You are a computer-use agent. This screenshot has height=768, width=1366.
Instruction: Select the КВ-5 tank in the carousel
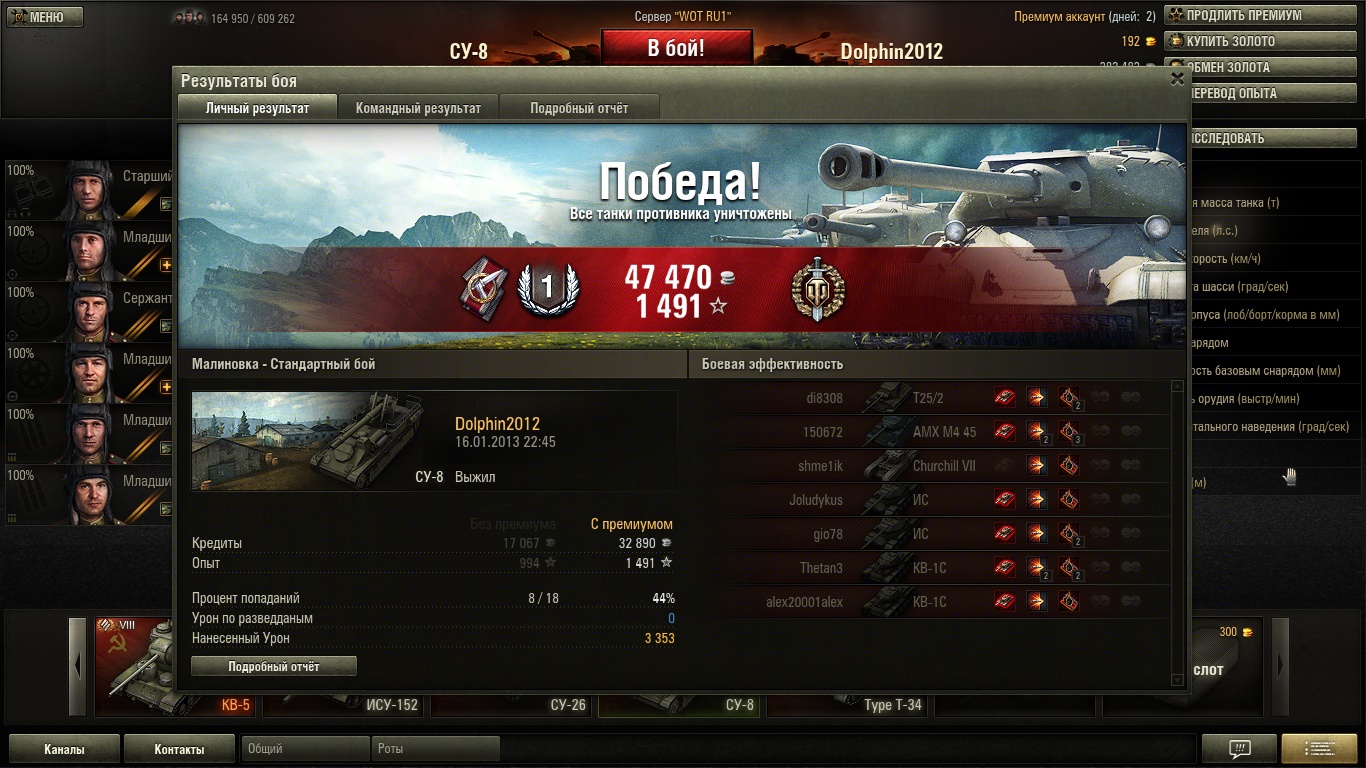175,668
